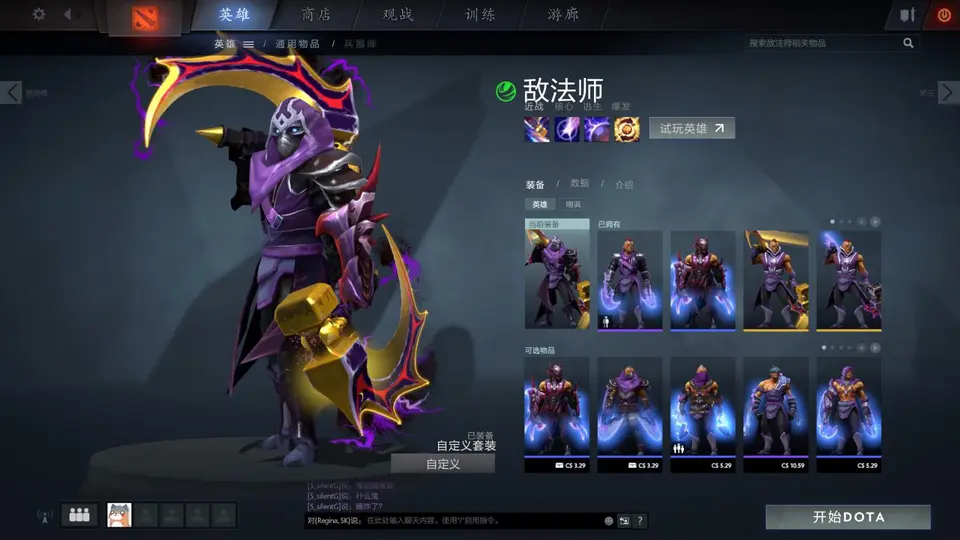Go to the next hero with right arrow
This screenshot has width=960, height=540.
948,92
